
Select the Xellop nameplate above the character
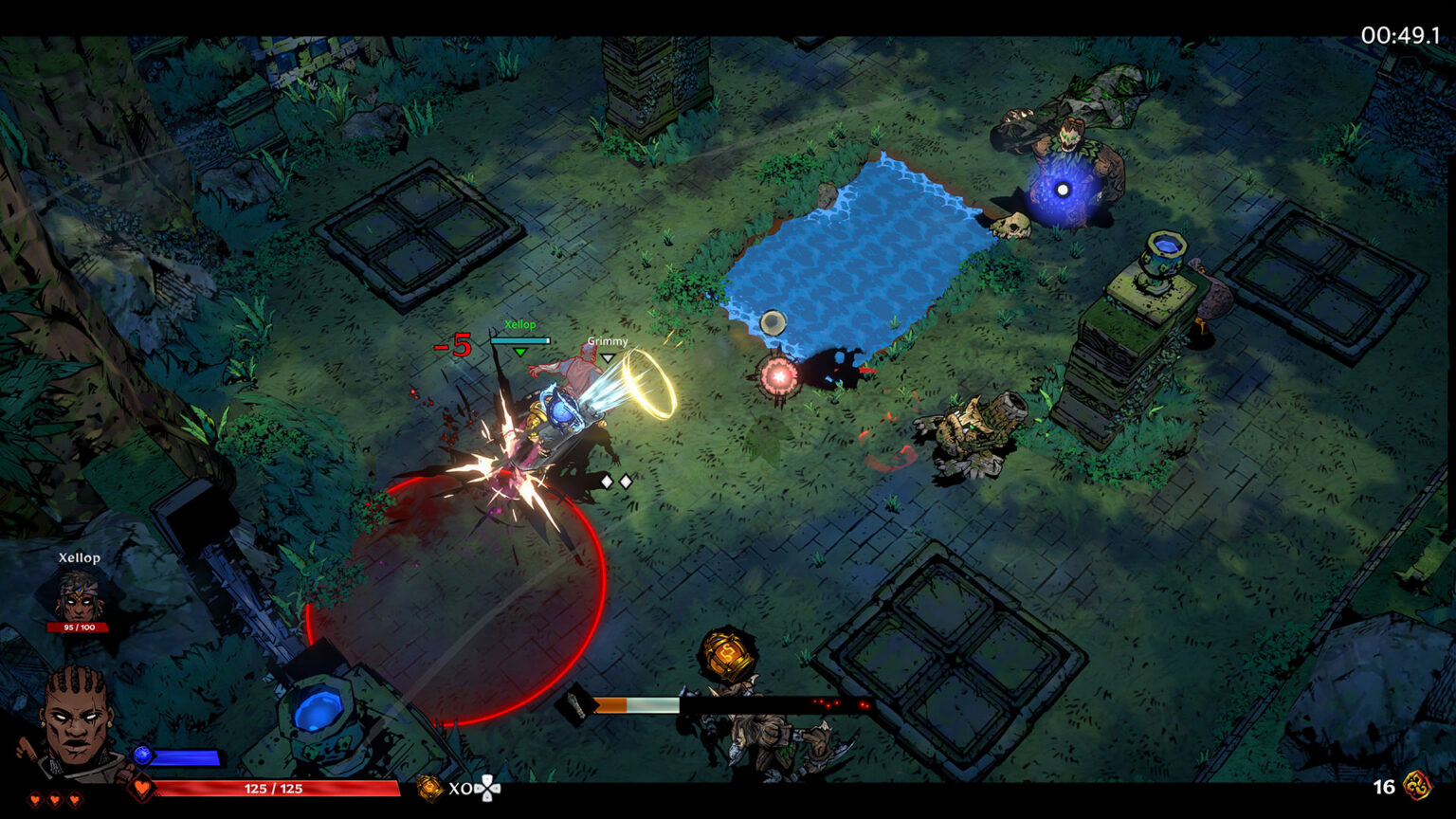pos(519,326)
